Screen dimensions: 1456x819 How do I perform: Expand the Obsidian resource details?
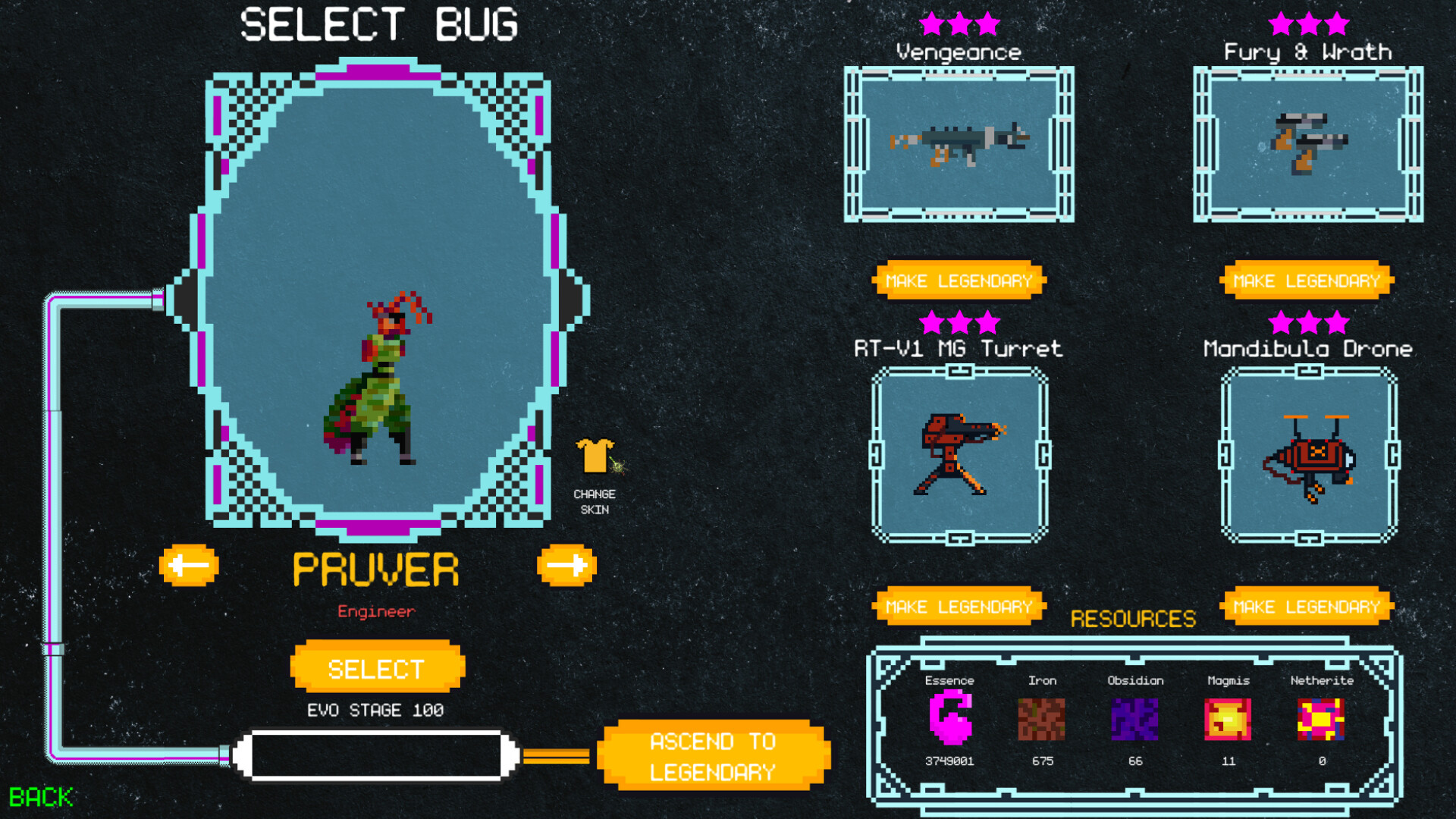[1135, 720]
